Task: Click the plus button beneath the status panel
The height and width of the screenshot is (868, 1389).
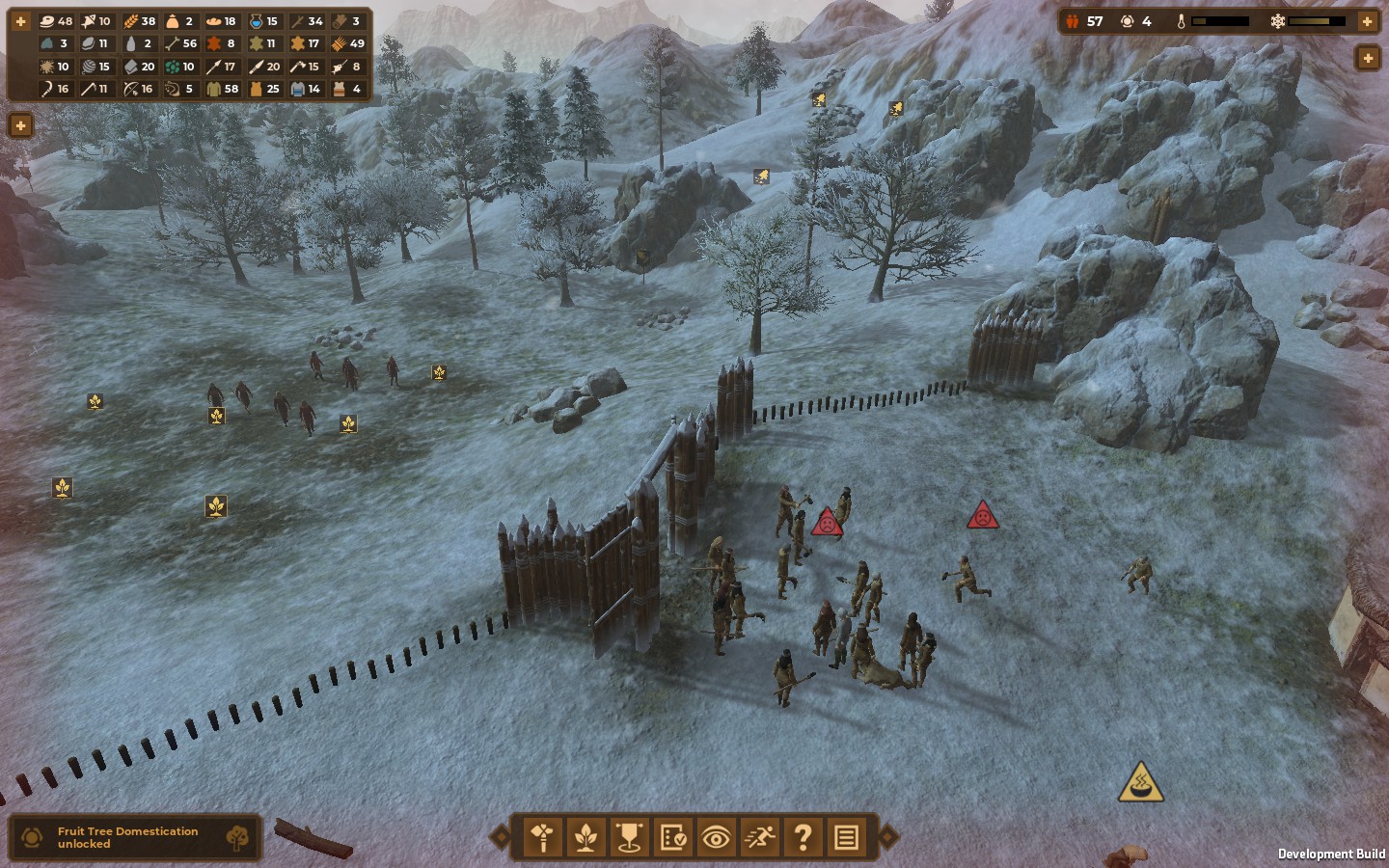Action: [x=1367, y=59]
